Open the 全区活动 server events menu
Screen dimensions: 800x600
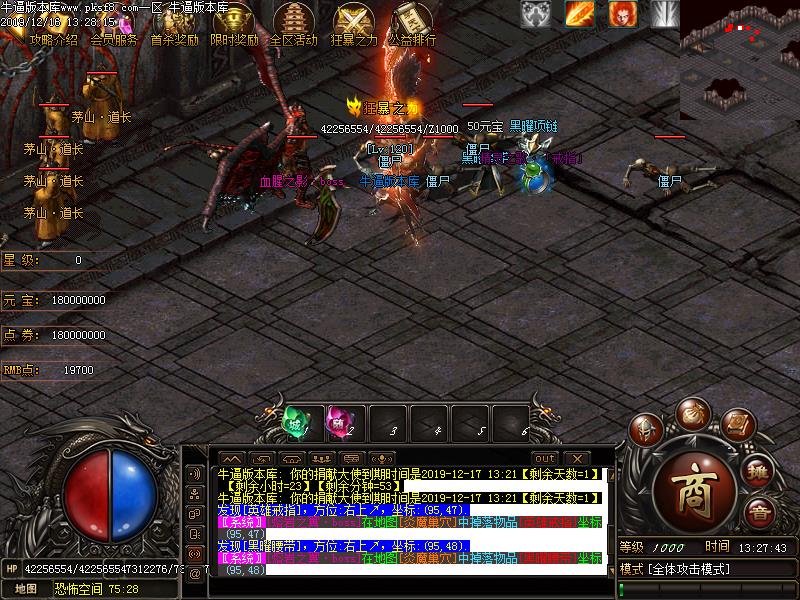pos(294,25)
